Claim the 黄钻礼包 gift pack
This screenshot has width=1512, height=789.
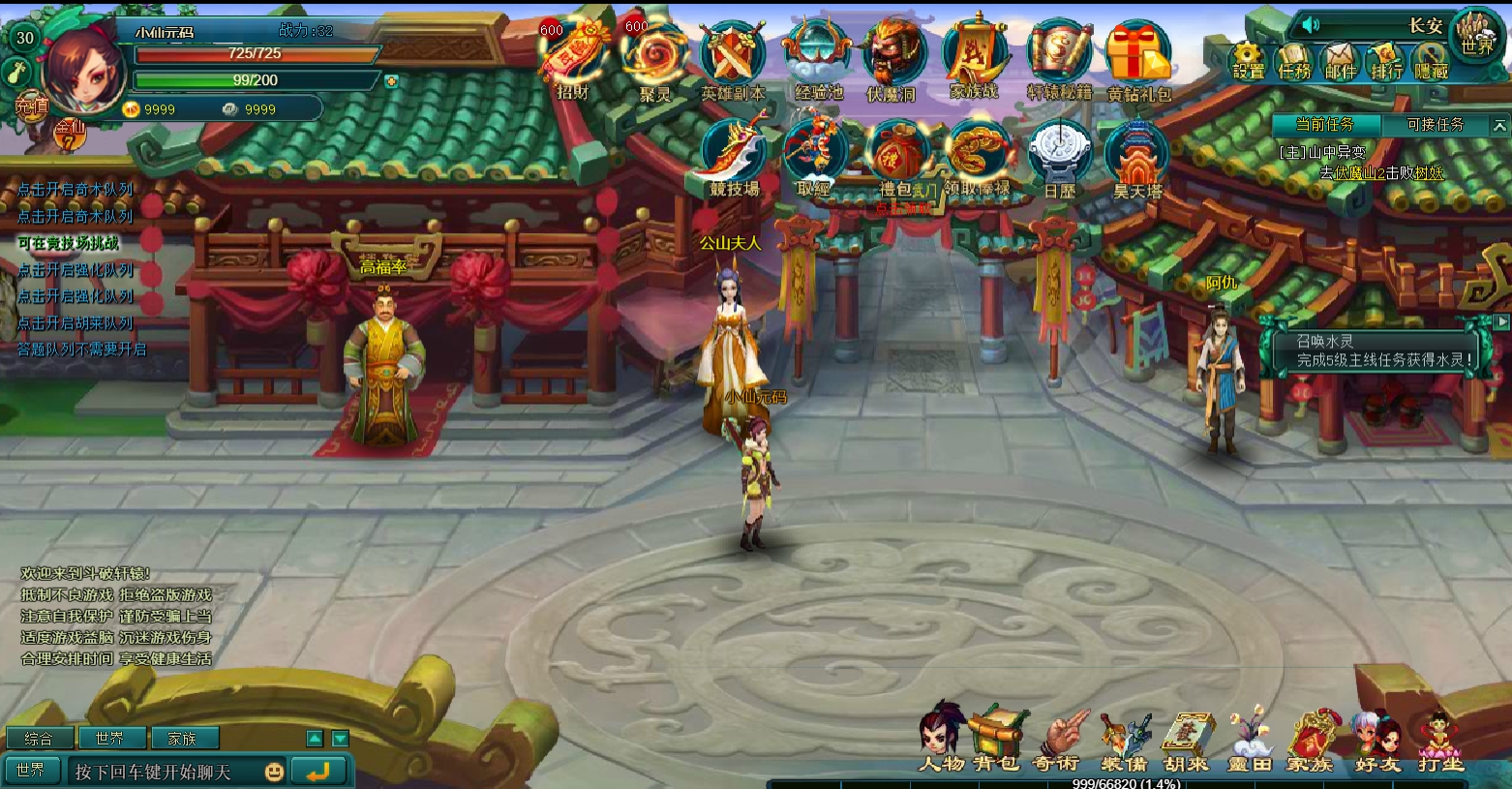pos(1140,53)
